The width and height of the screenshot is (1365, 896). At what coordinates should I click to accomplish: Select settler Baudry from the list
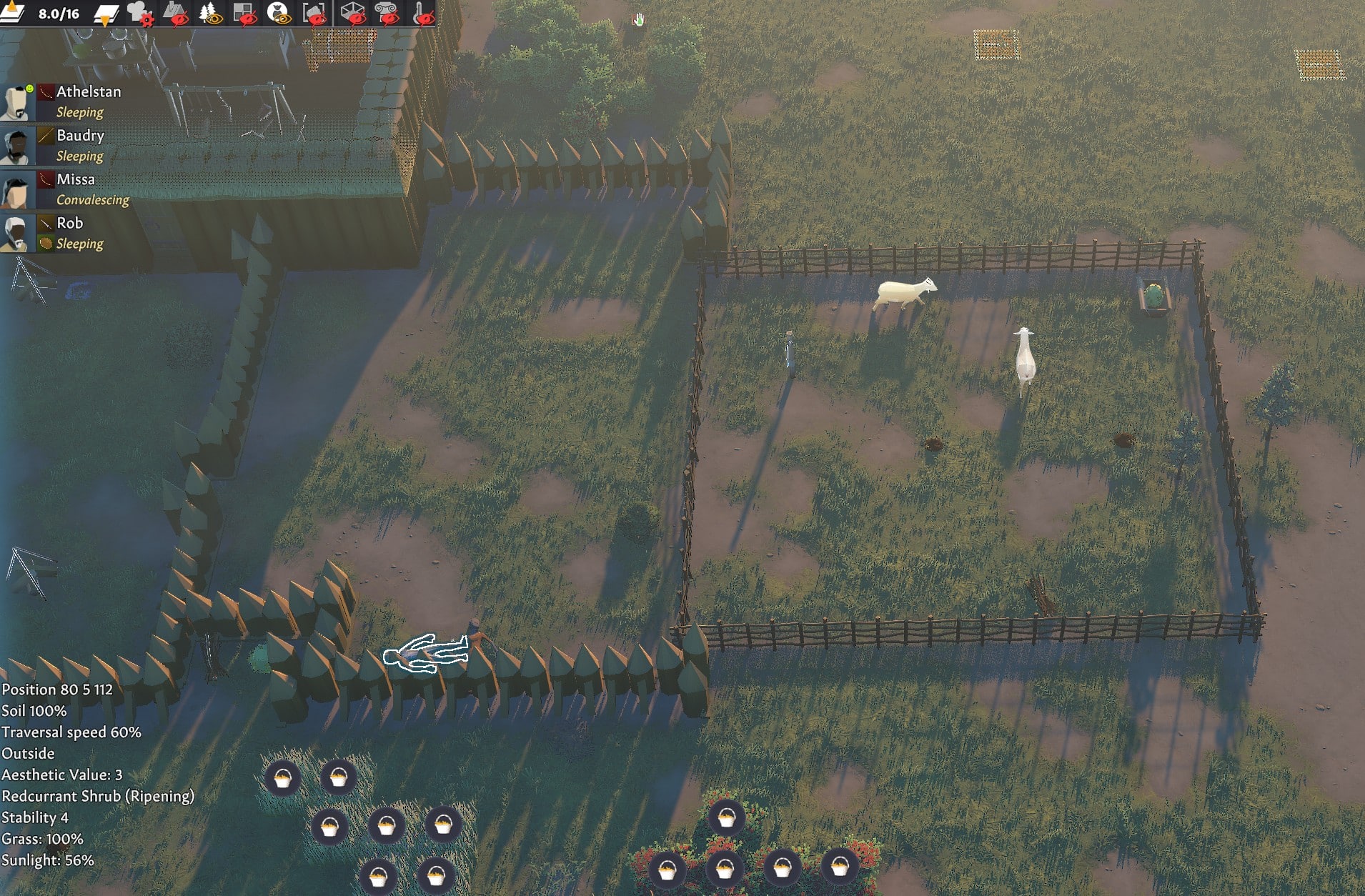point(80,136)
